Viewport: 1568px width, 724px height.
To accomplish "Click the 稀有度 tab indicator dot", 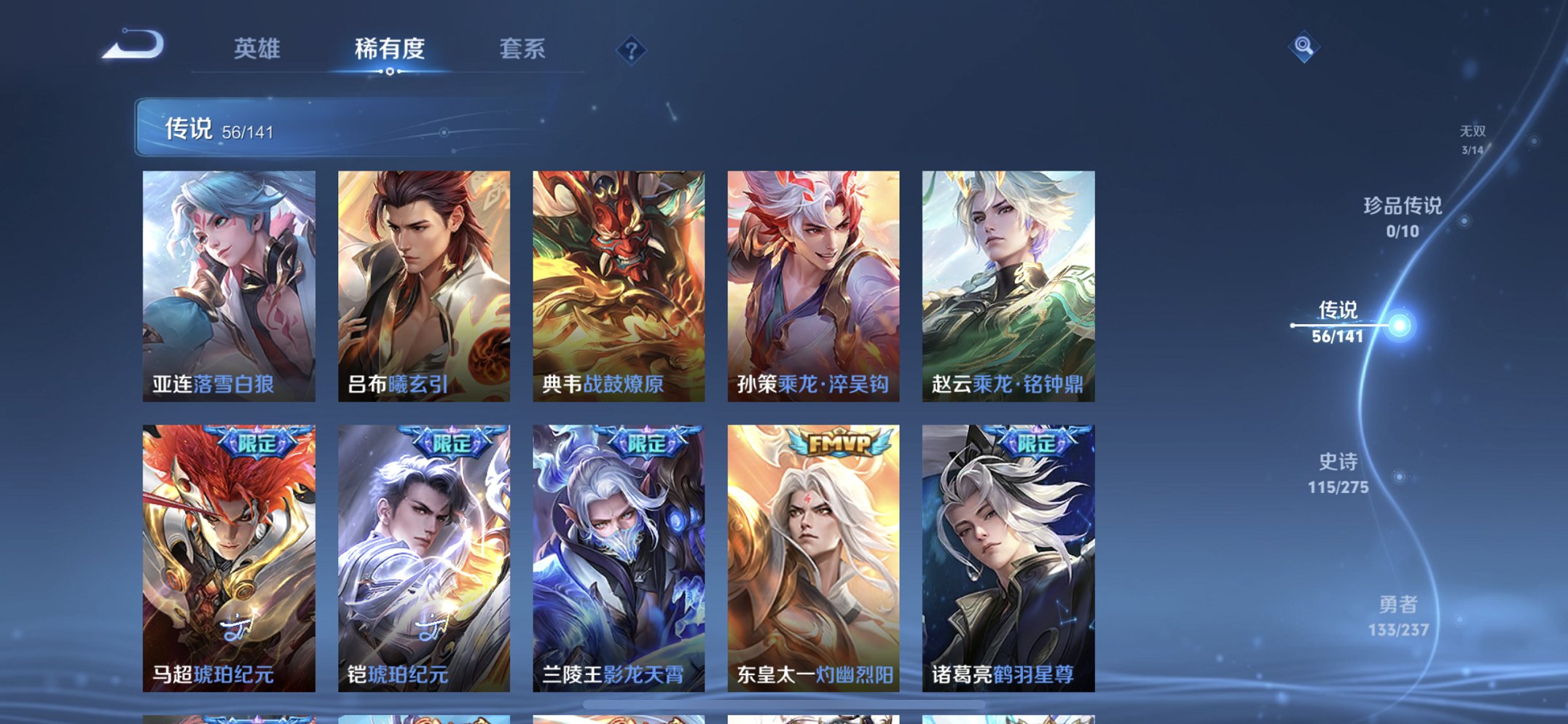I will [x=390, y=72].
